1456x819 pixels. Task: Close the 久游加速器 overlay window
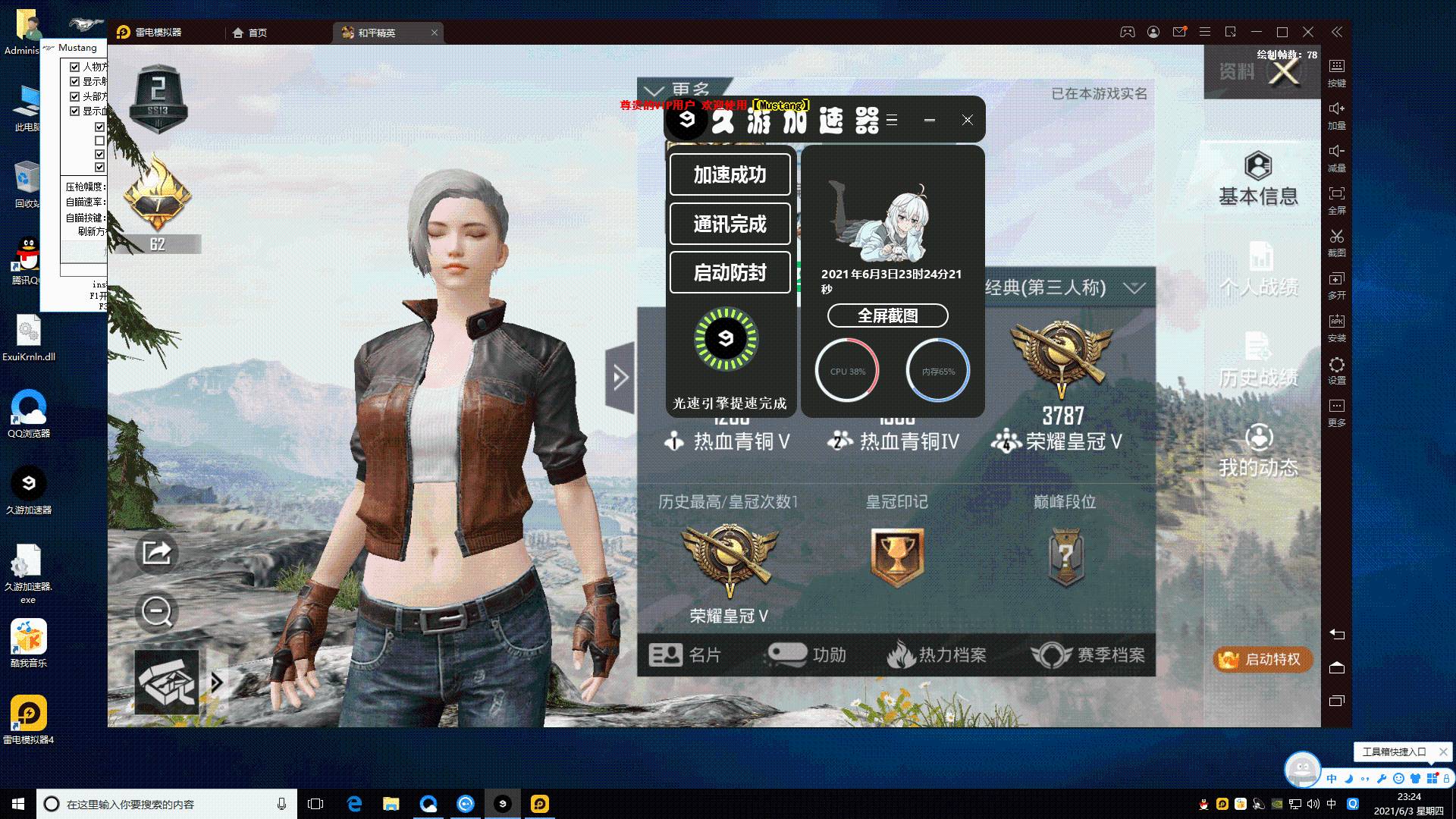967,120
